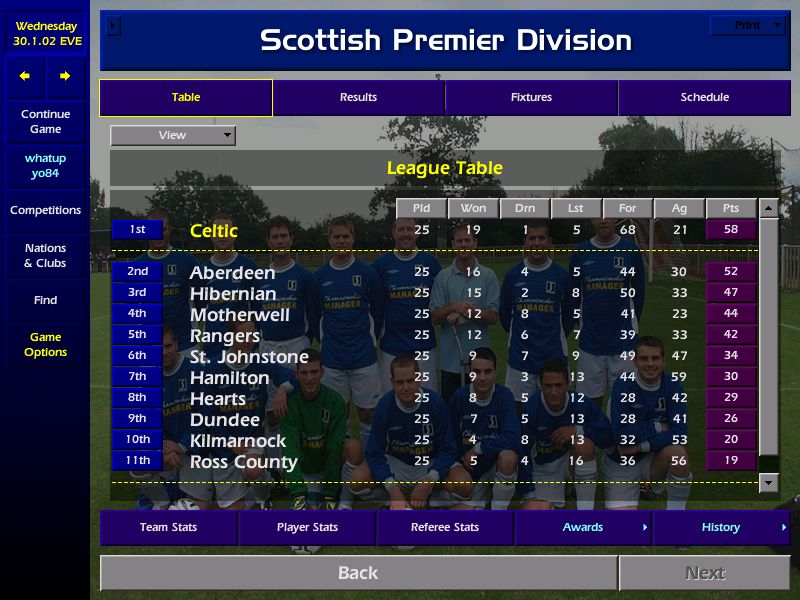
Task: Click the large Back button
Action: point(358,573)
